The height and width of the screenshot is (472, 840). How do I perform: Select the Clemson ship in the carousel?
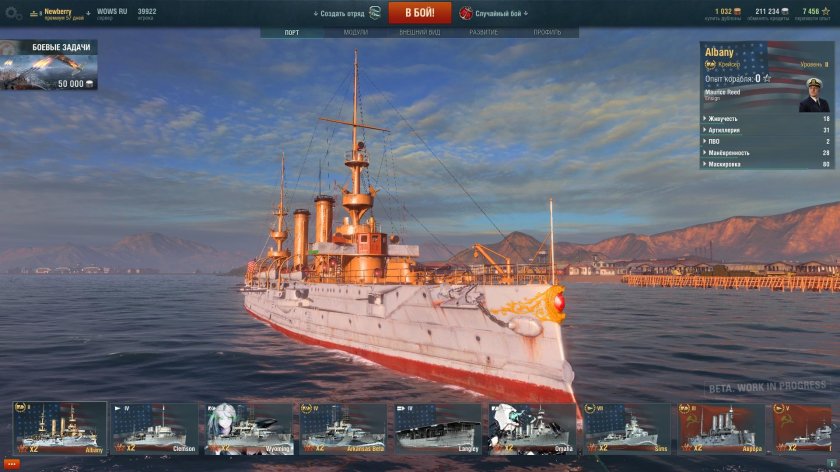(x=154, y=428)
